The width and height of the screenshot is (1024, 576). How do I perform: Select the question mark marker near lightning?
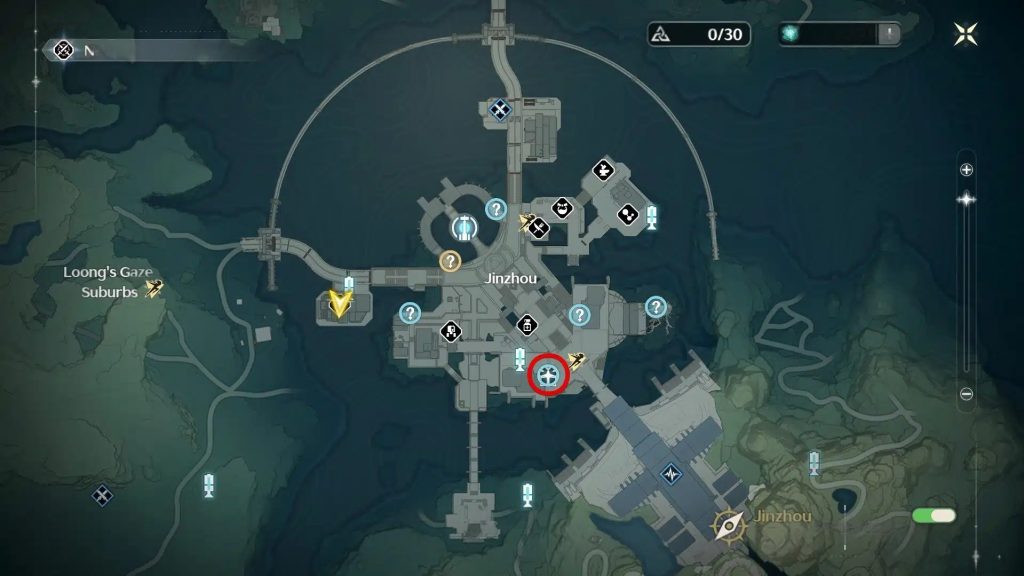point(656,307)
